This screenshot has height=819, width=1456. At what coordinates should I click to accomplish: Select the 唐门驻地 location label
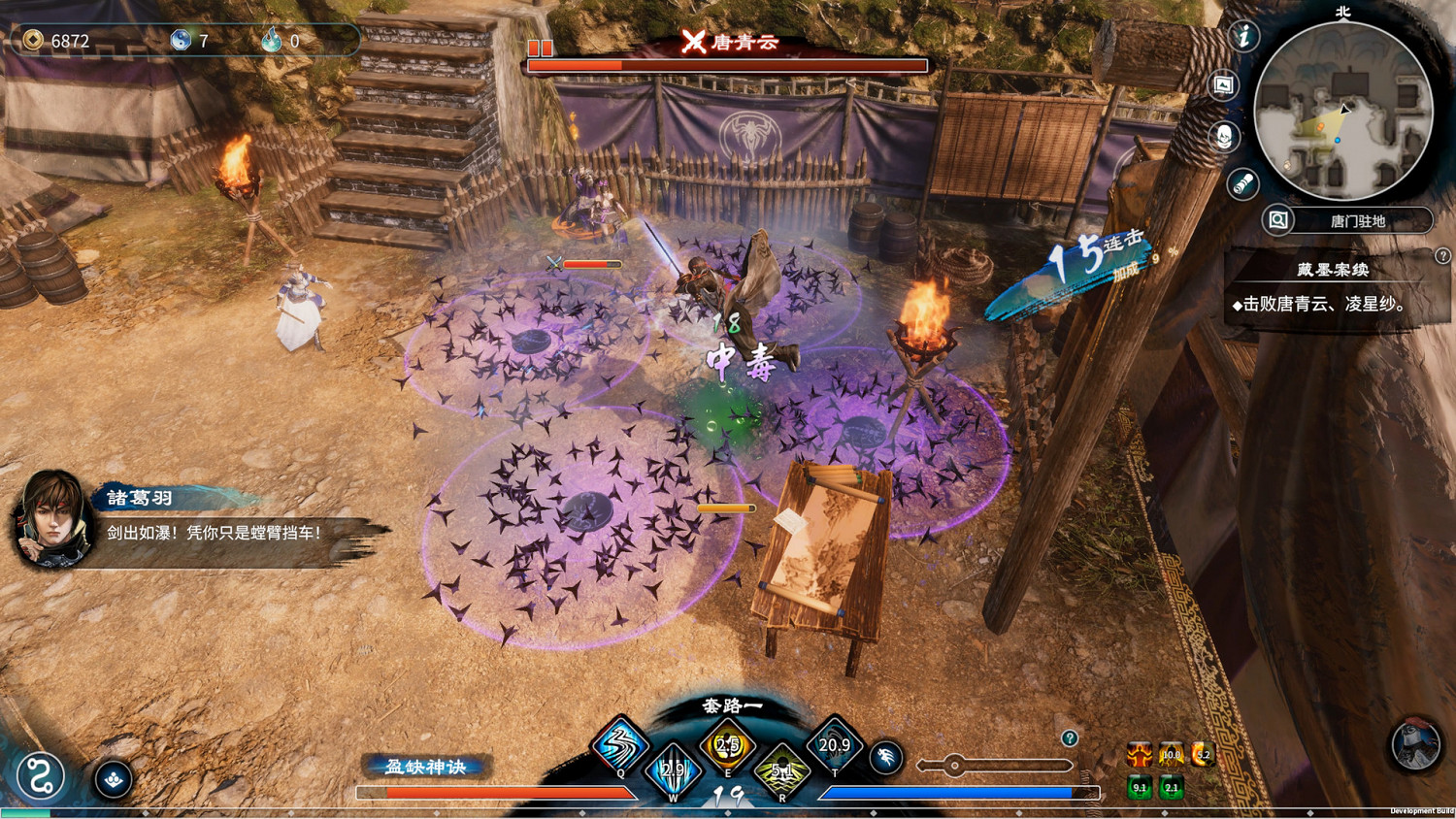click(x=1358, y=221)
